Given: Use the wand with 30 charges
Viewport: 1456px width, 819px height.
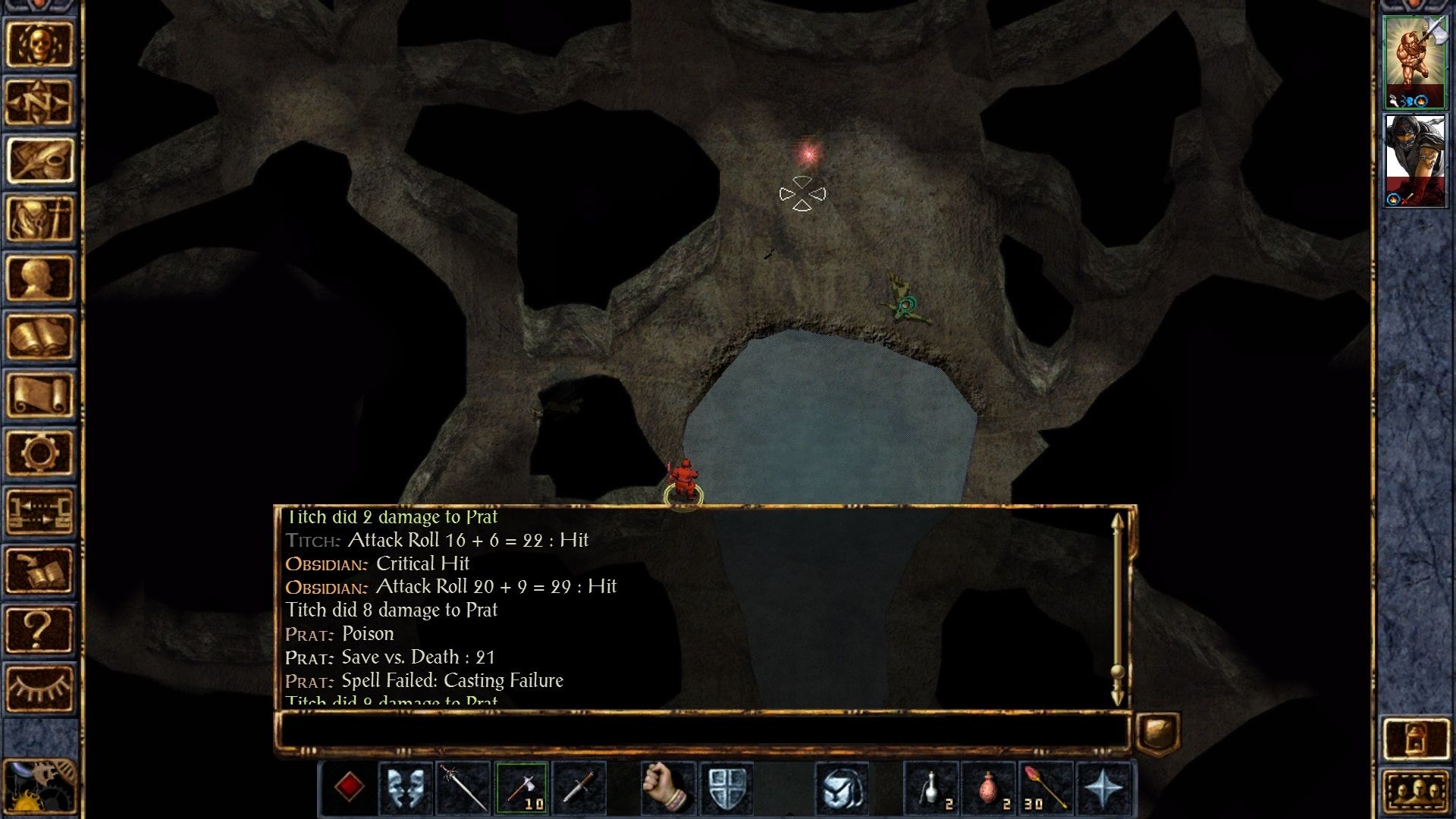Looking at the screenshot, I should (1045, 788).
